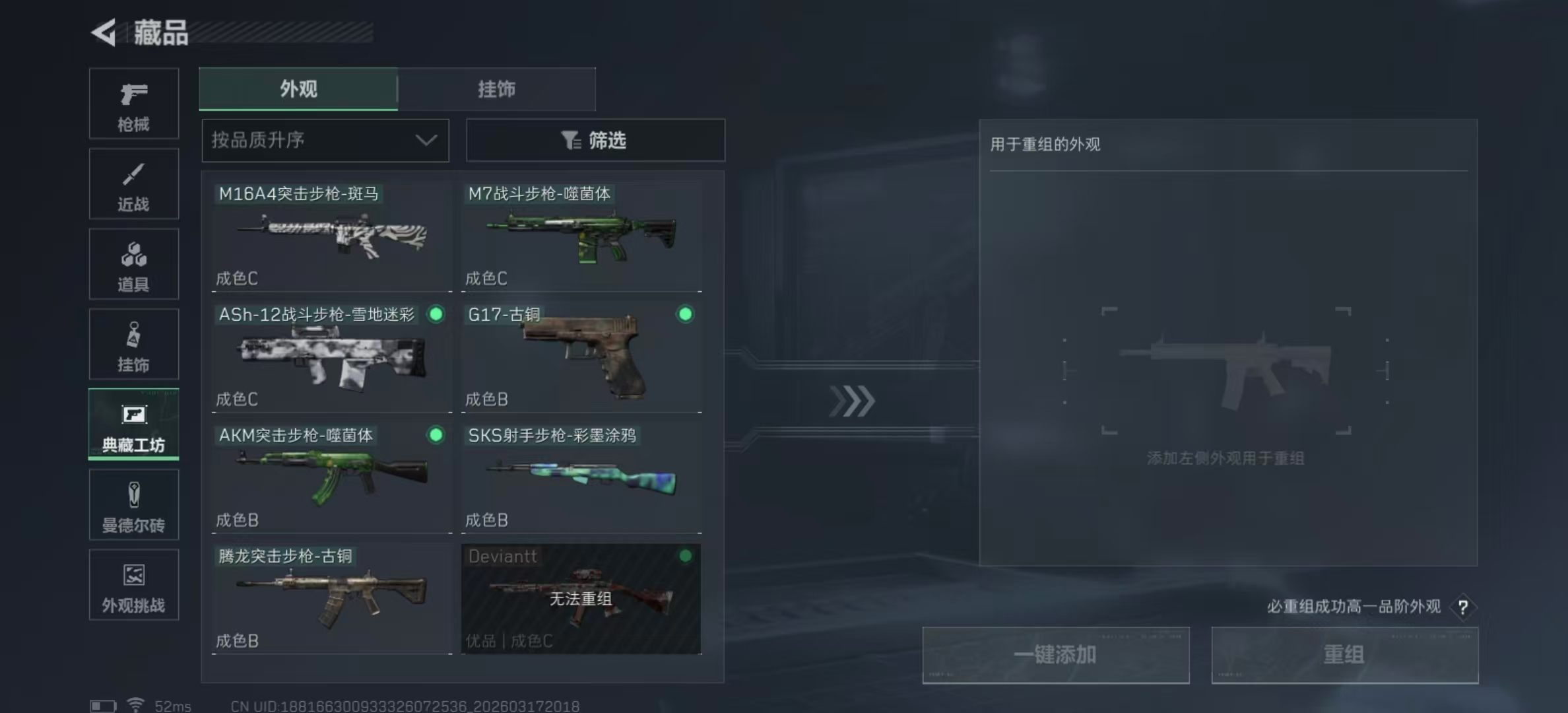The image size is (1568, 713).
Task: Open the 外观挑战 appearance challenge section
Action: (x=133, y=585)
